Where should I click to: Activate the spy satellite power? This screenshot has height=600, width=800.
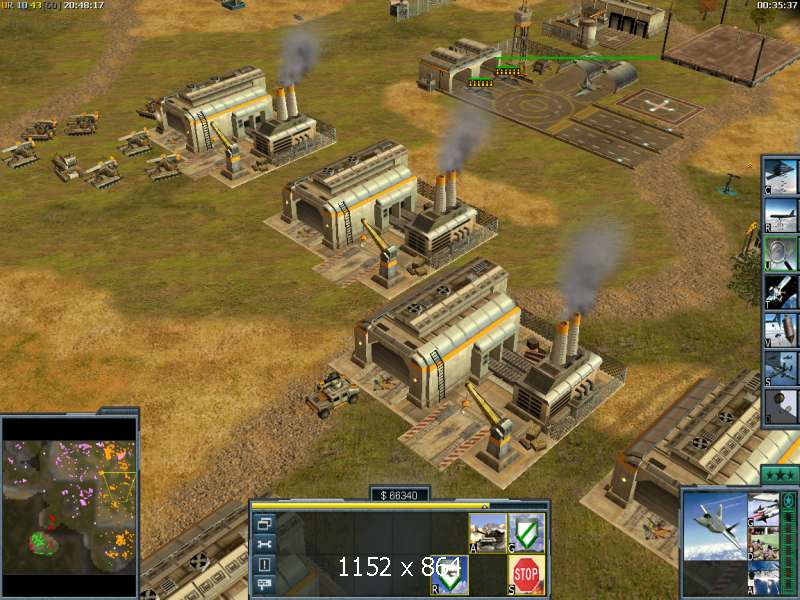tap(780, 290)
